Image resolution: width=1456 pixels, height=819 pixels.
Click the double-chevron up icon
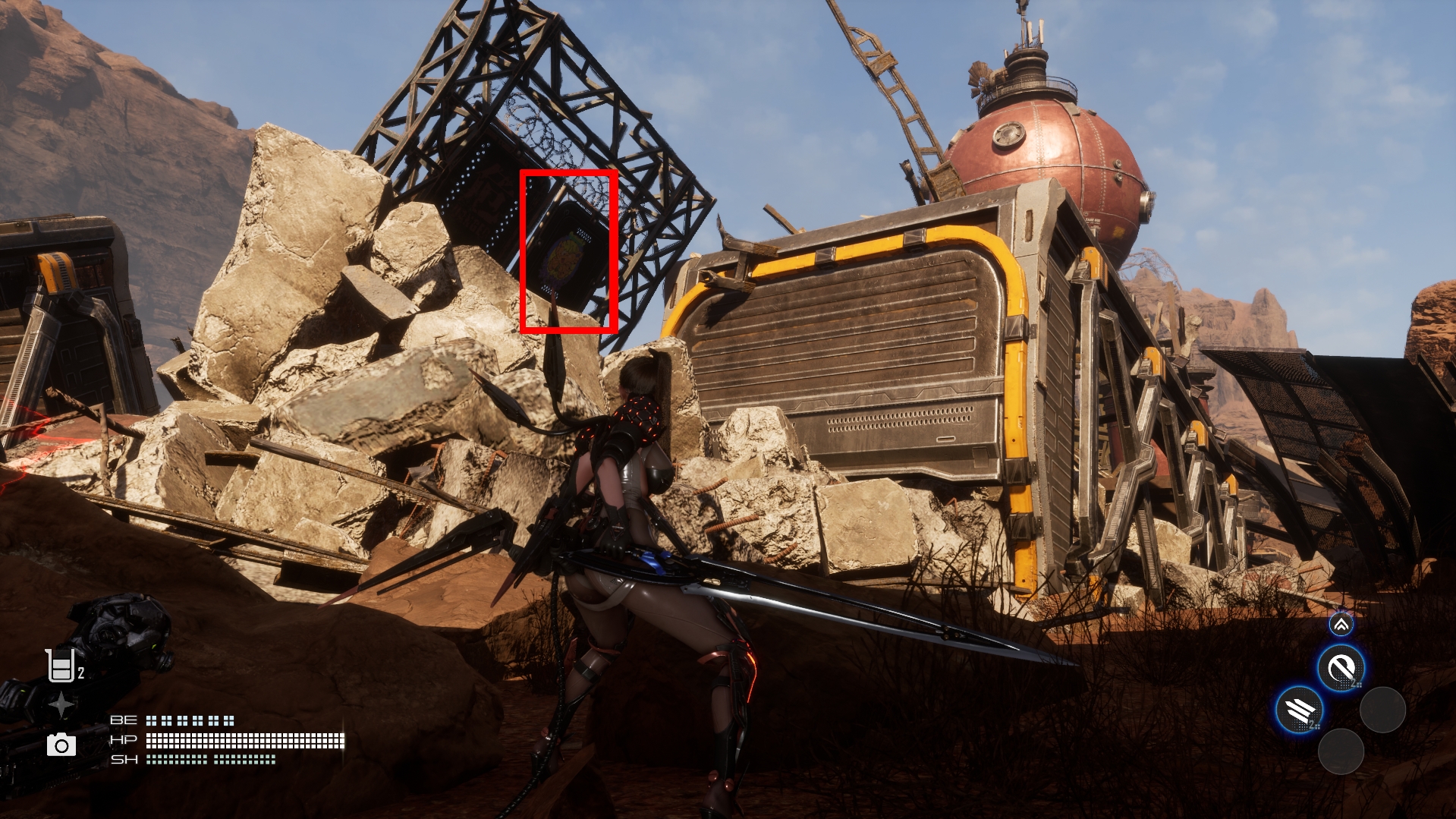pos(1341,625)
